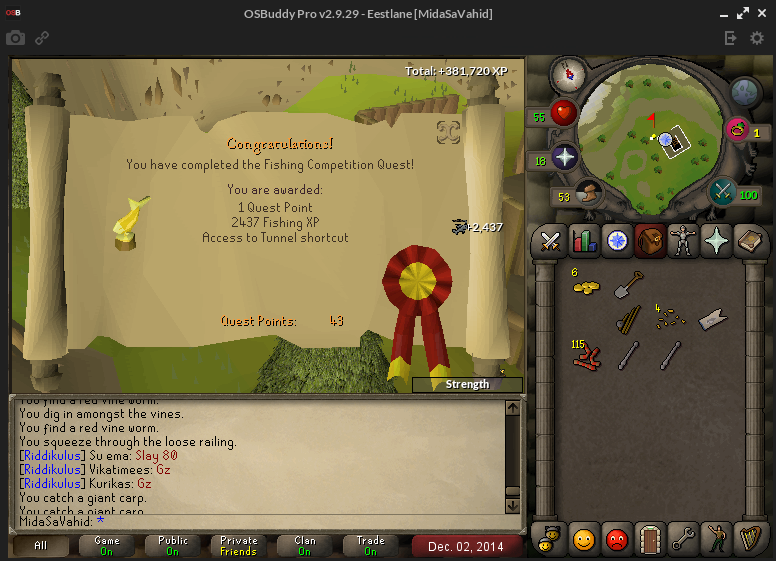Open the Friends List smiley tab
This screenshot has height=561, width=776.
583,540
